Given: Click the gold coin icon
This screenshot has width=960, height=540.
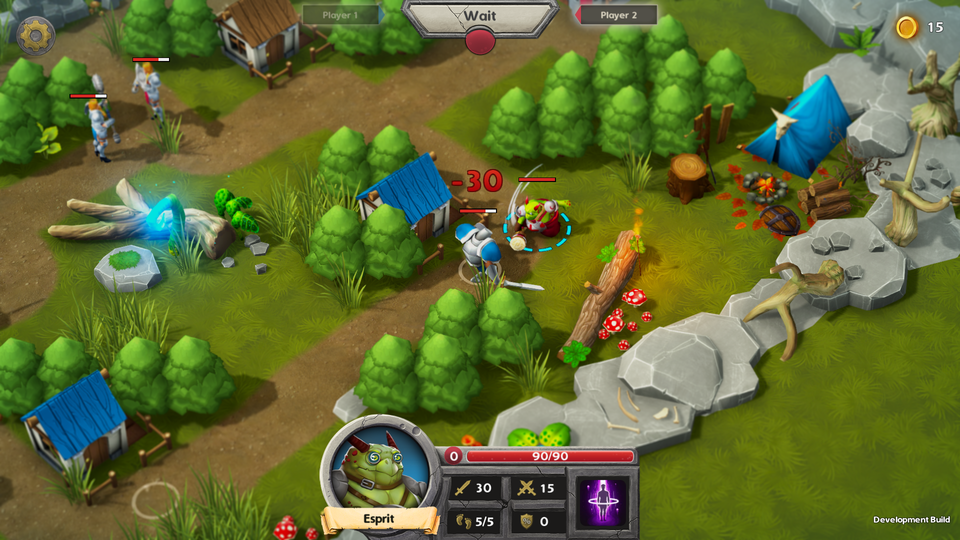Looking at the screenshot, I should tap(907, 27).
